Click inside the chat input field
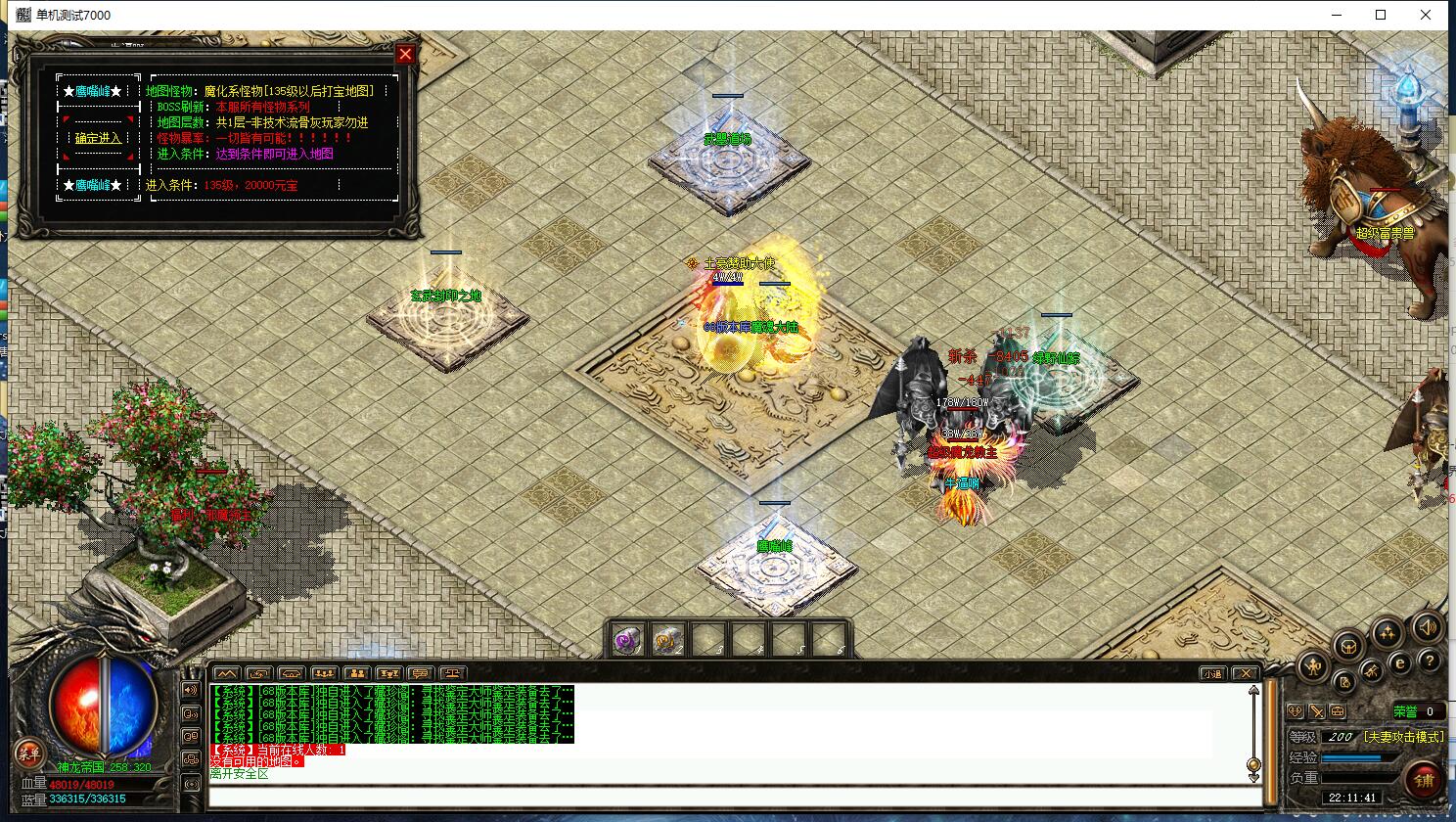 pyautogui.click(x=724, y=796)
